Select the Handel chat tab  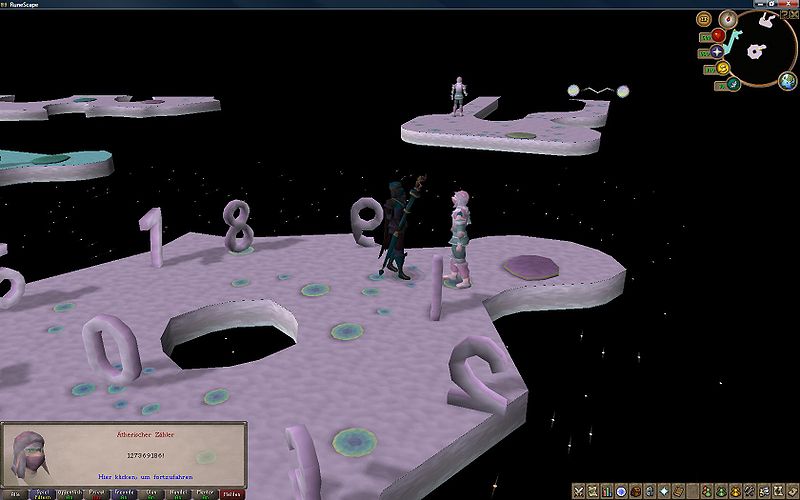point(178,493)
